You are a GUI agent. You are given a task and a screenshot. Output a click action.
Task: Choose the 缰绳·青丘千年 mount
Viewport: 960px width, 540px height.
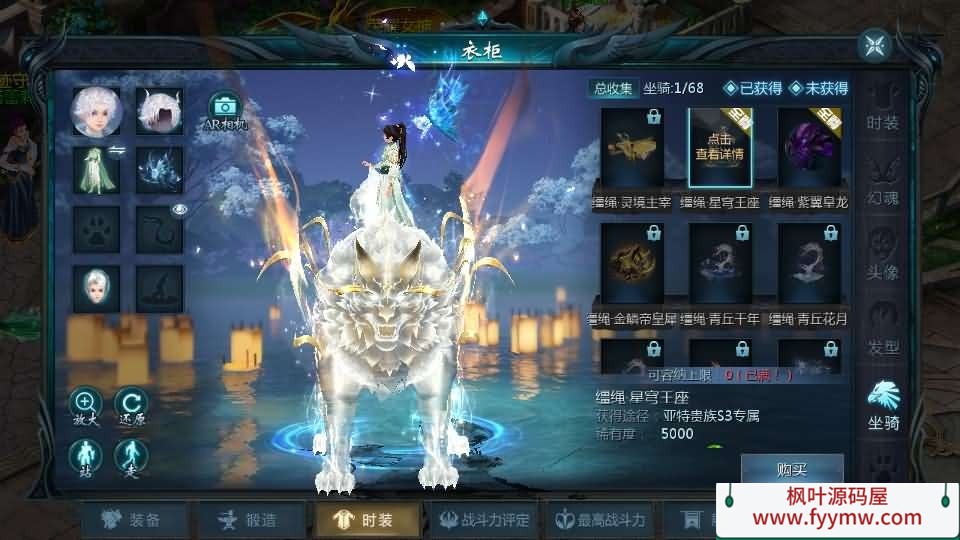[x=720, y=263]
